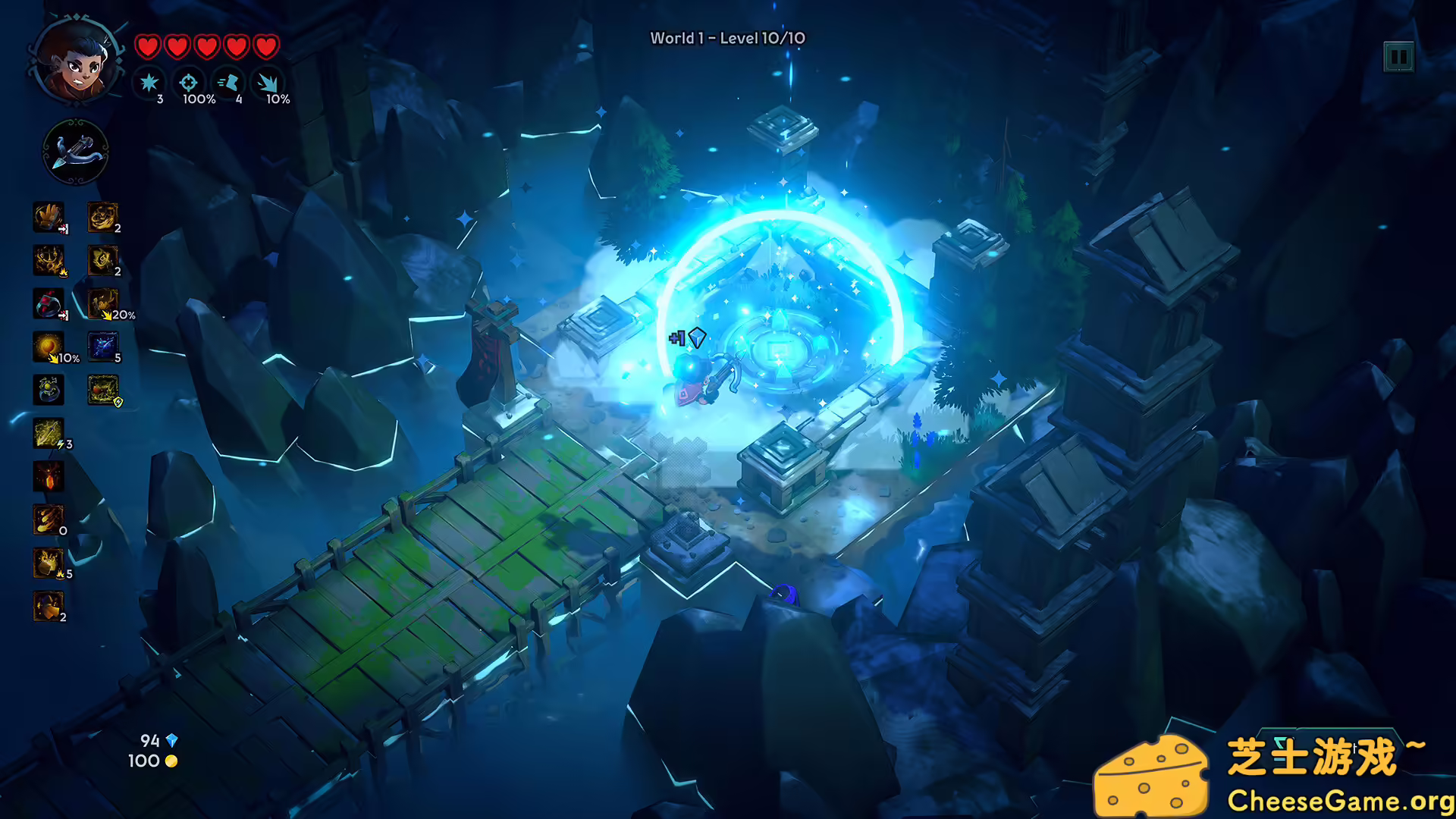Select the blue potion flask item

click(x=48, y=391)
